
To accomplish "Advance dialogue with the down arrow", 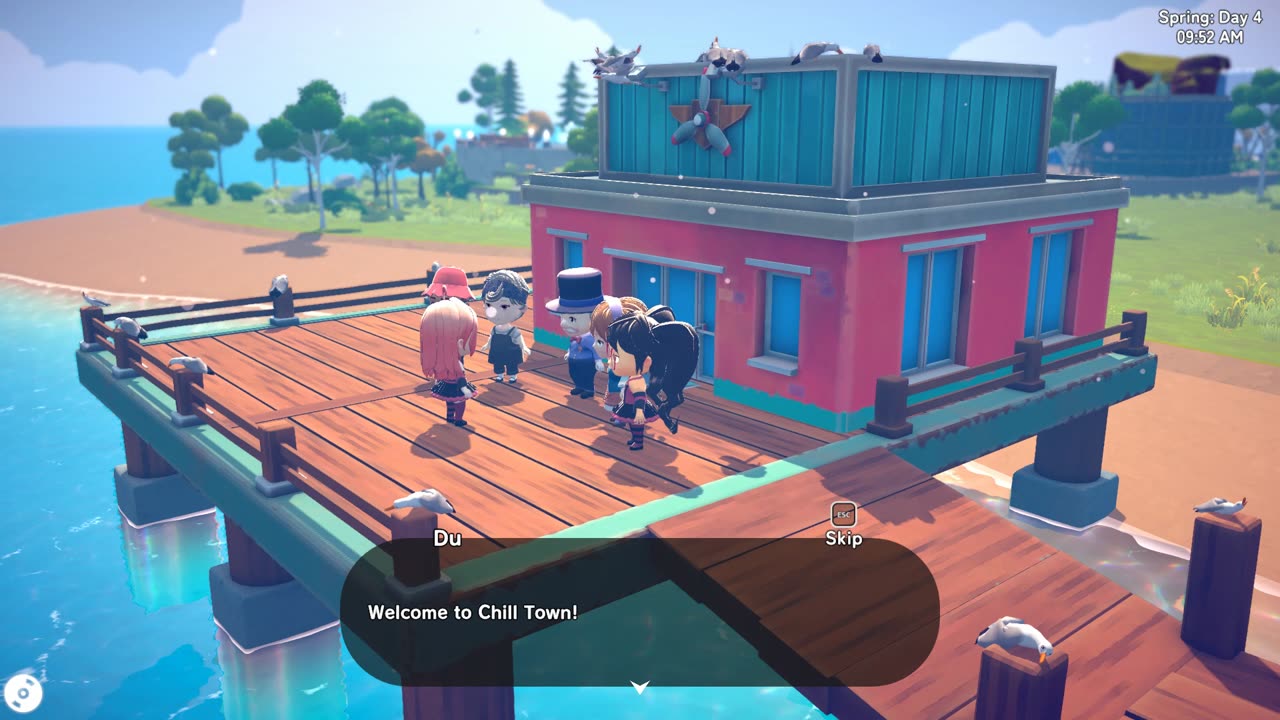I will (x=640, y=687).
